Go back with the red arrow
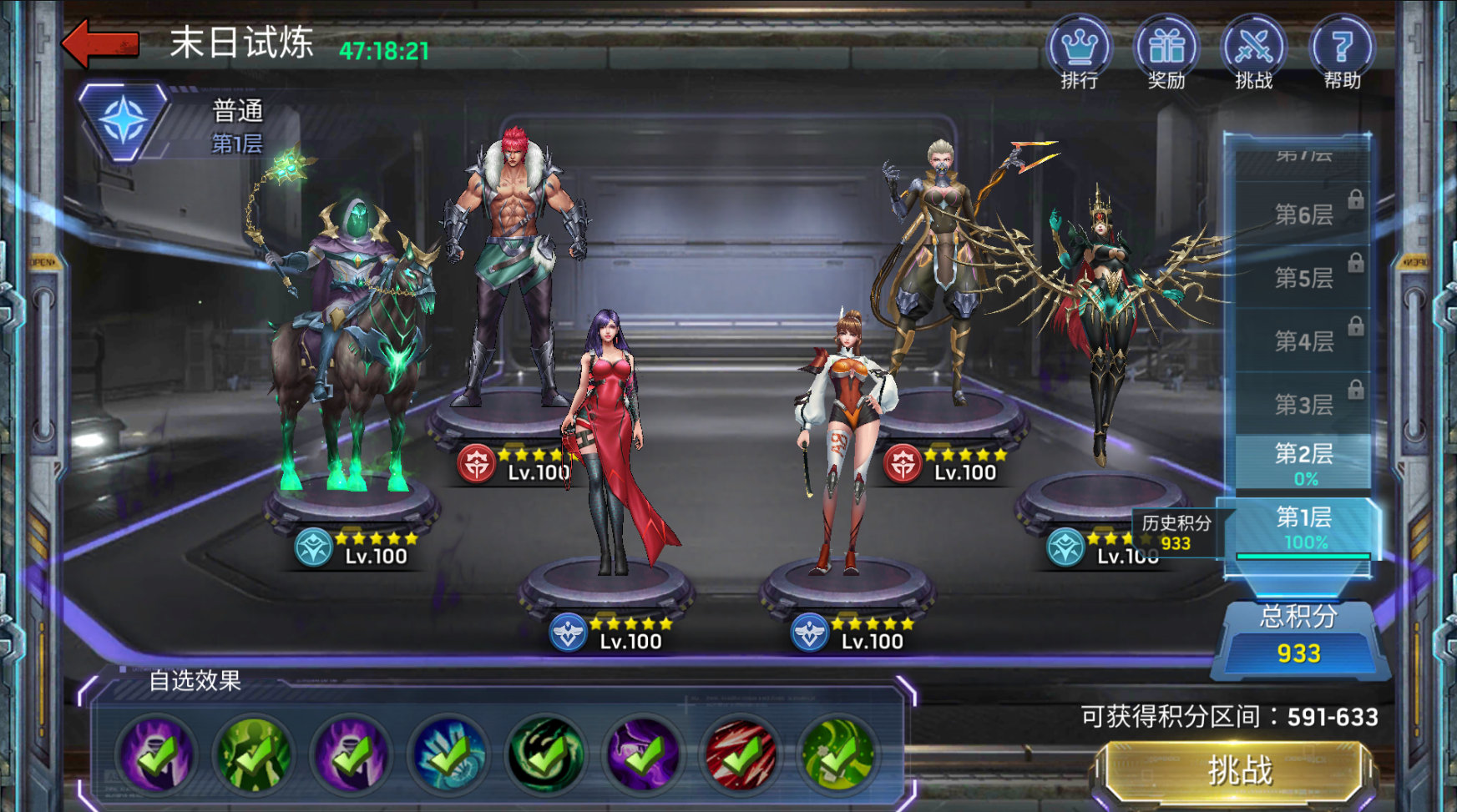This screenshot has width=1457, height=812. coord(101,43)
